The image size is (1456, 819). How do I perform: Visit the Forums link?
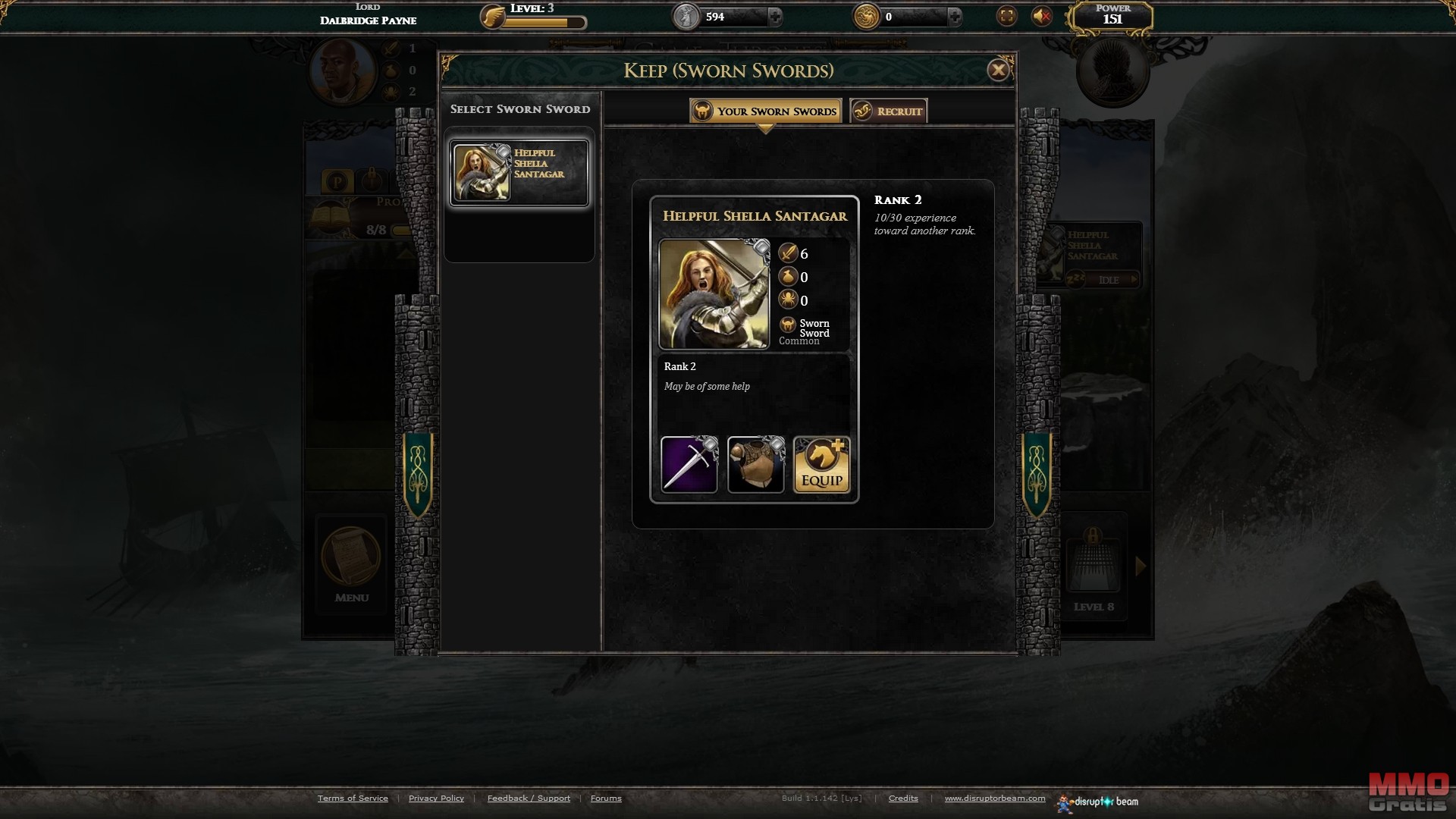coord(606,798)
